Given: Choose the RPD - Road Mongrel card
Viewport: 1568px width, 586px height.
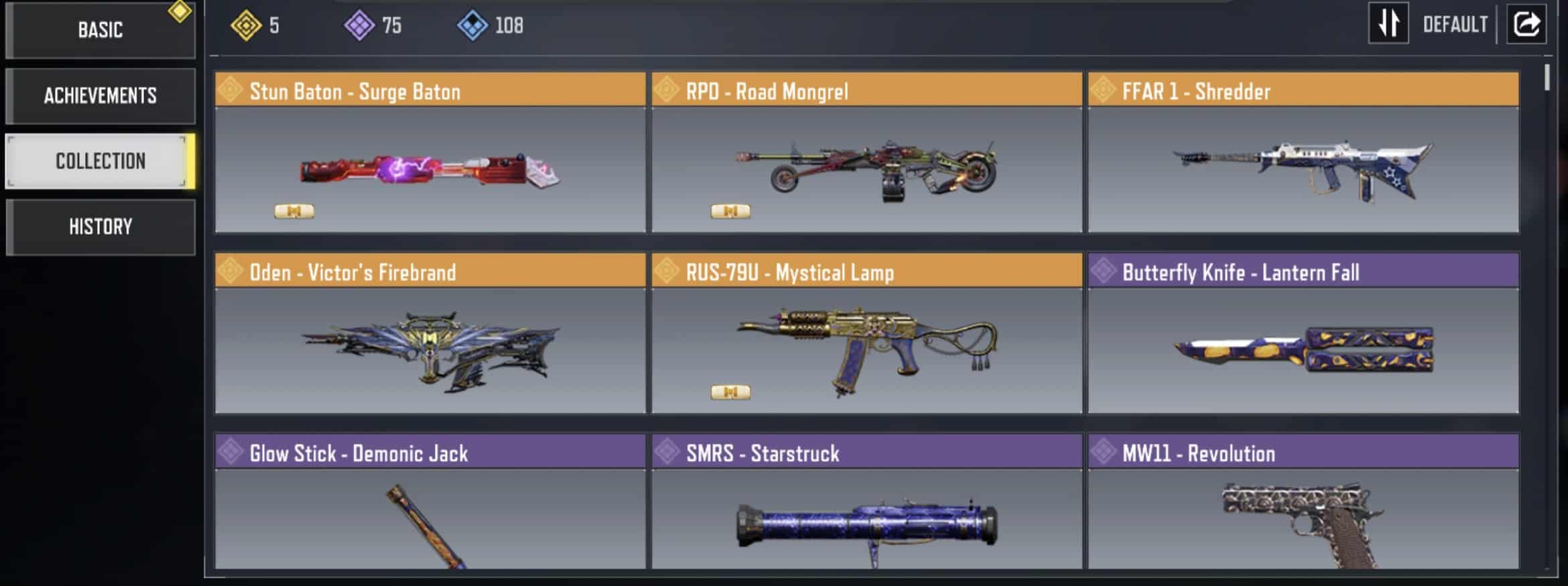Looking at the screenshot, I should (866, 153).
